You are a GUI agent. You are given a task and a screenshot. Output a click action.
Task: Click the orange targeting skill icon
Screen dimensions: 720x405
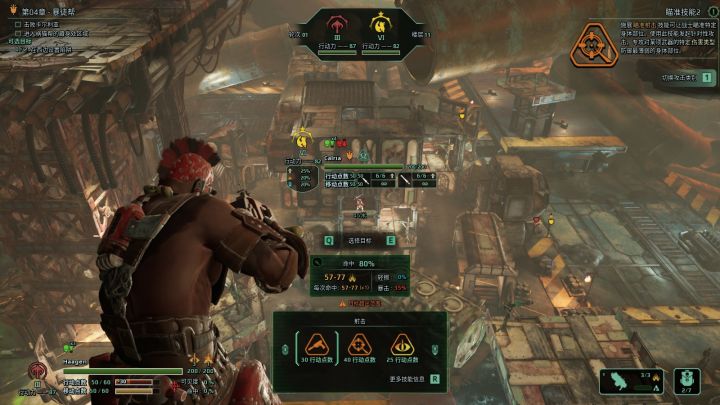(x=592, y=44)
